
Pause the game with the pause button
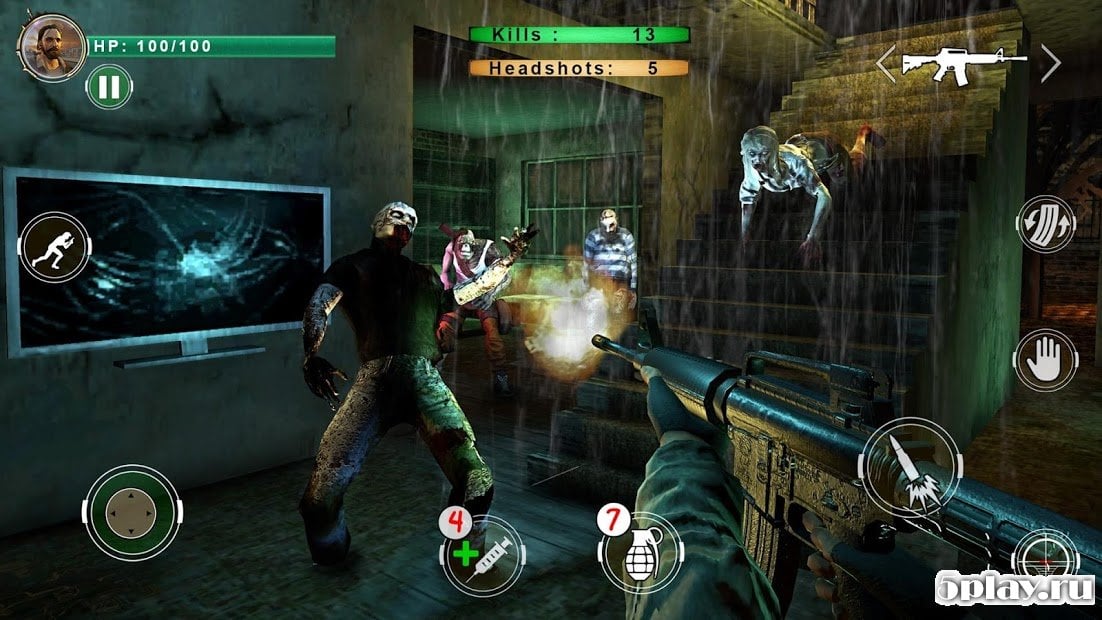pyautogui.click(x=109, y=87)
